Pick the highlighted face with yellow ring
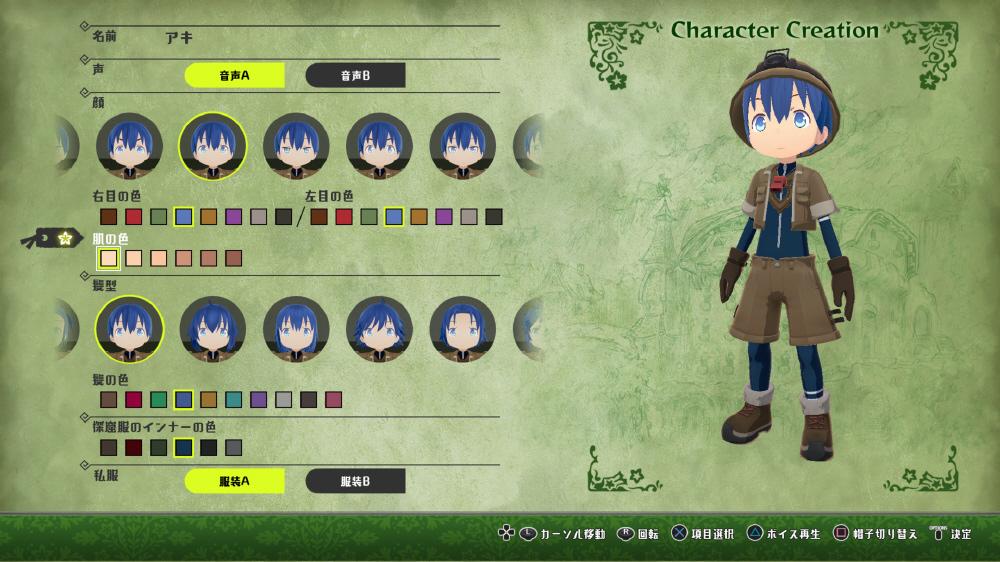The height and width of the screenshot is (562, 1000). 213,145
